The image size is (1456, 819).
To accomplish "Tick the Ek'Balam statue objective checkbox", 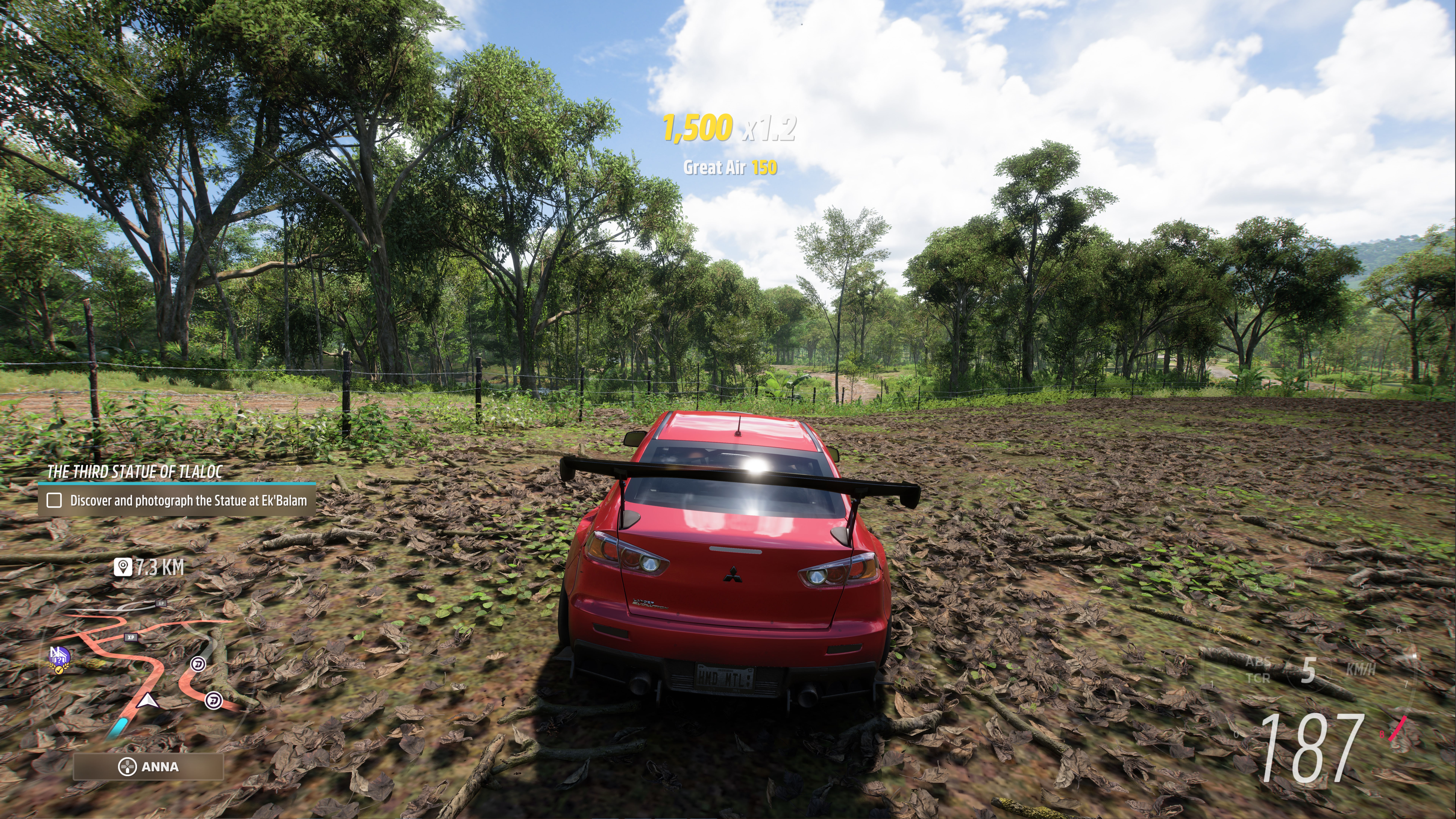I will tap(54, 500).
